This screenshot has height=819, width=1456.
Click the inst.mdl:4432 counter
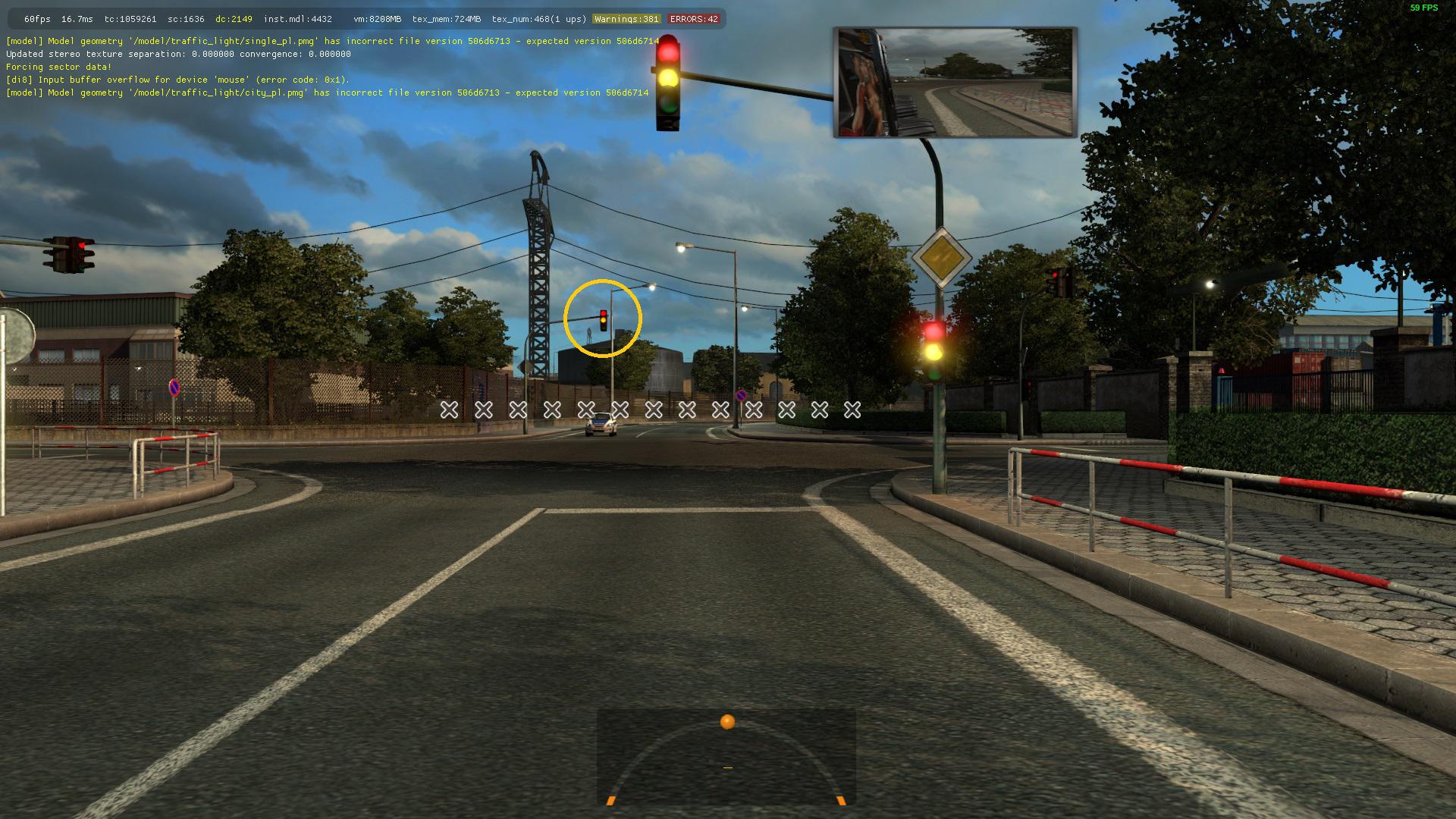pyautogui.click(x=297, y=18)
